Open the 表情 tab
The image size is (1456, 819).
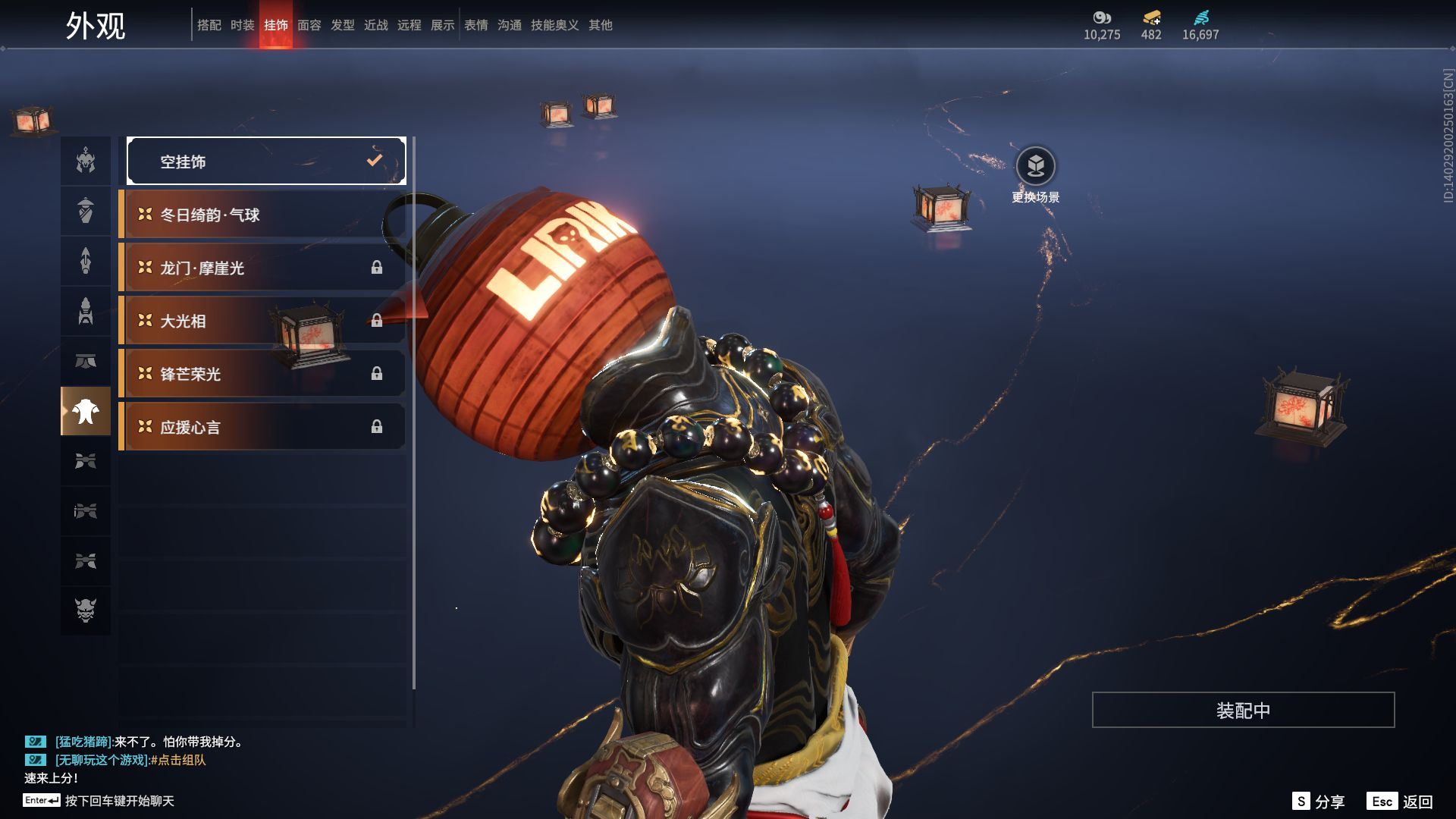click(475, 25)
